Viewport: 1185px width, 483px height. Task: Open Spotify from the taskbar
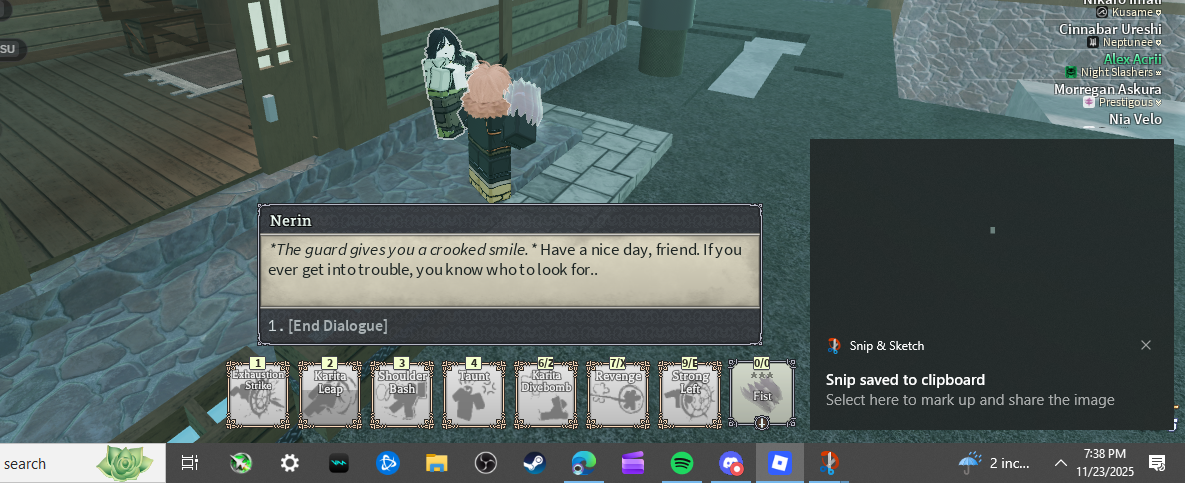point(682,463)
